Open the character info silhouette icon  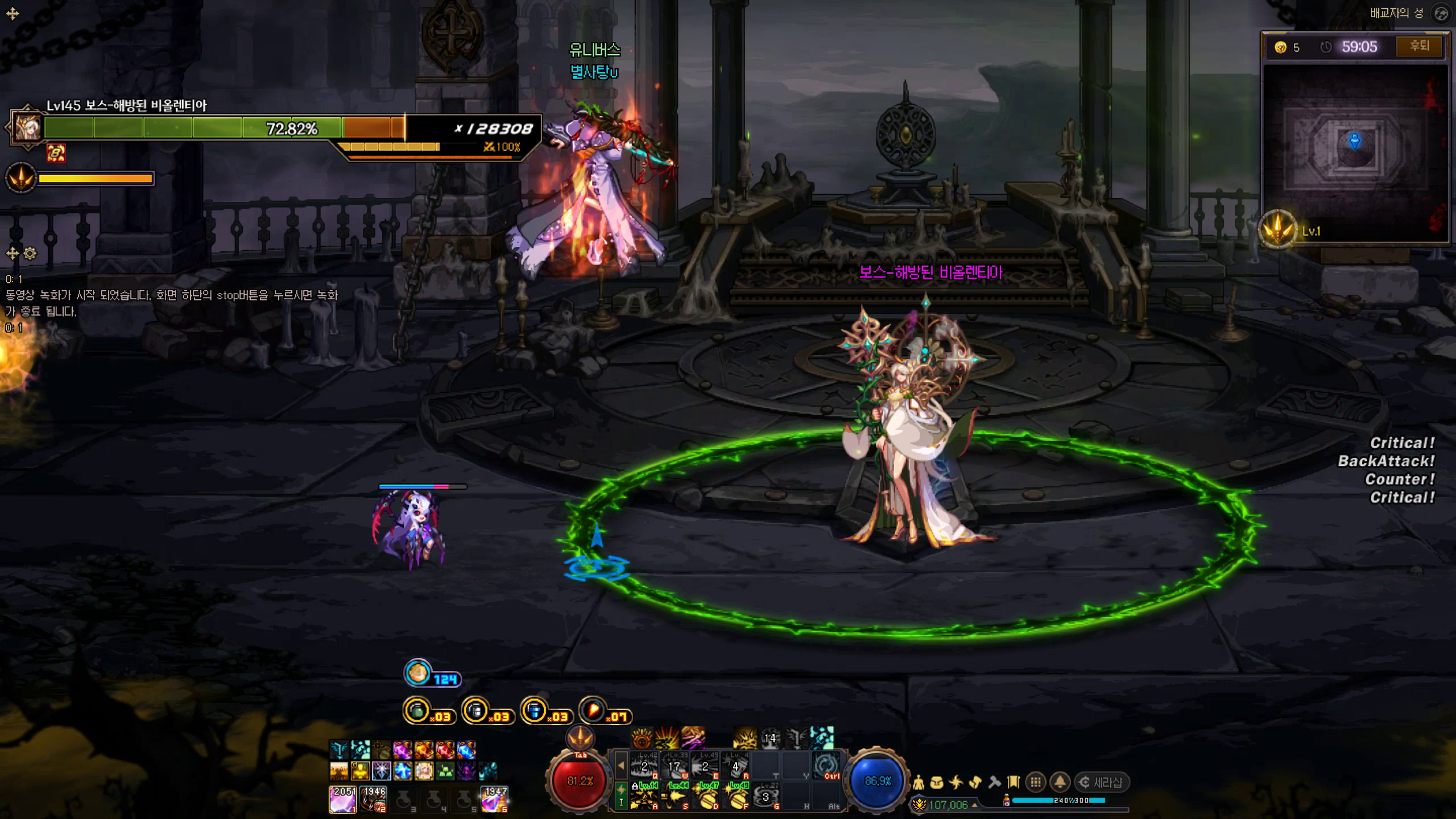pos(918,783)
